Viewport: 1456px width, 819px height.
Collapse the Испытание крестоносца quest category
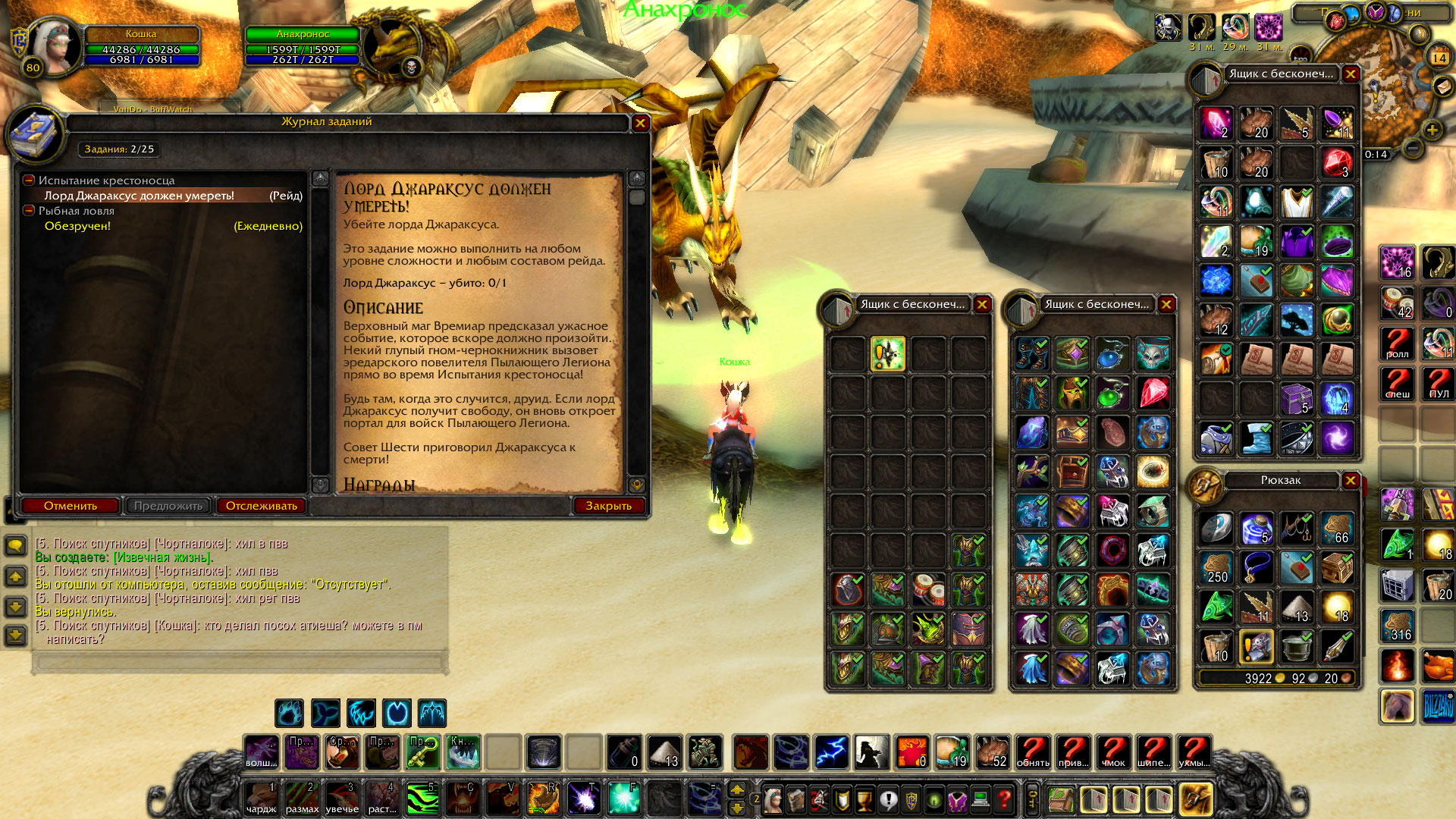point(29,180)
